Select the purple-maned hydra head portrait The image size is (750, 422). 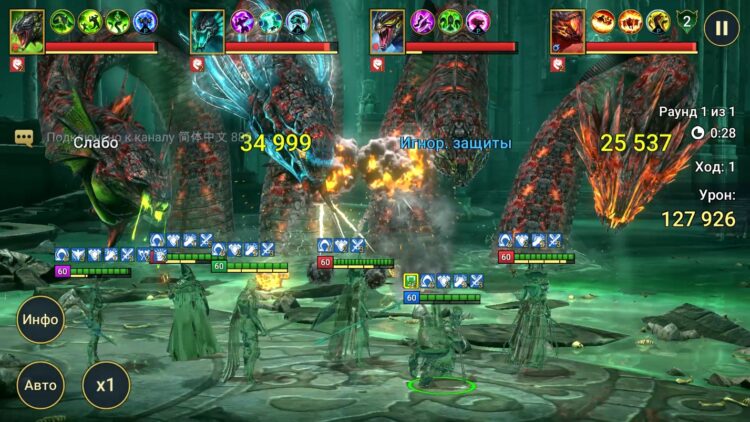pyautogui.click(x=387, y=31)
